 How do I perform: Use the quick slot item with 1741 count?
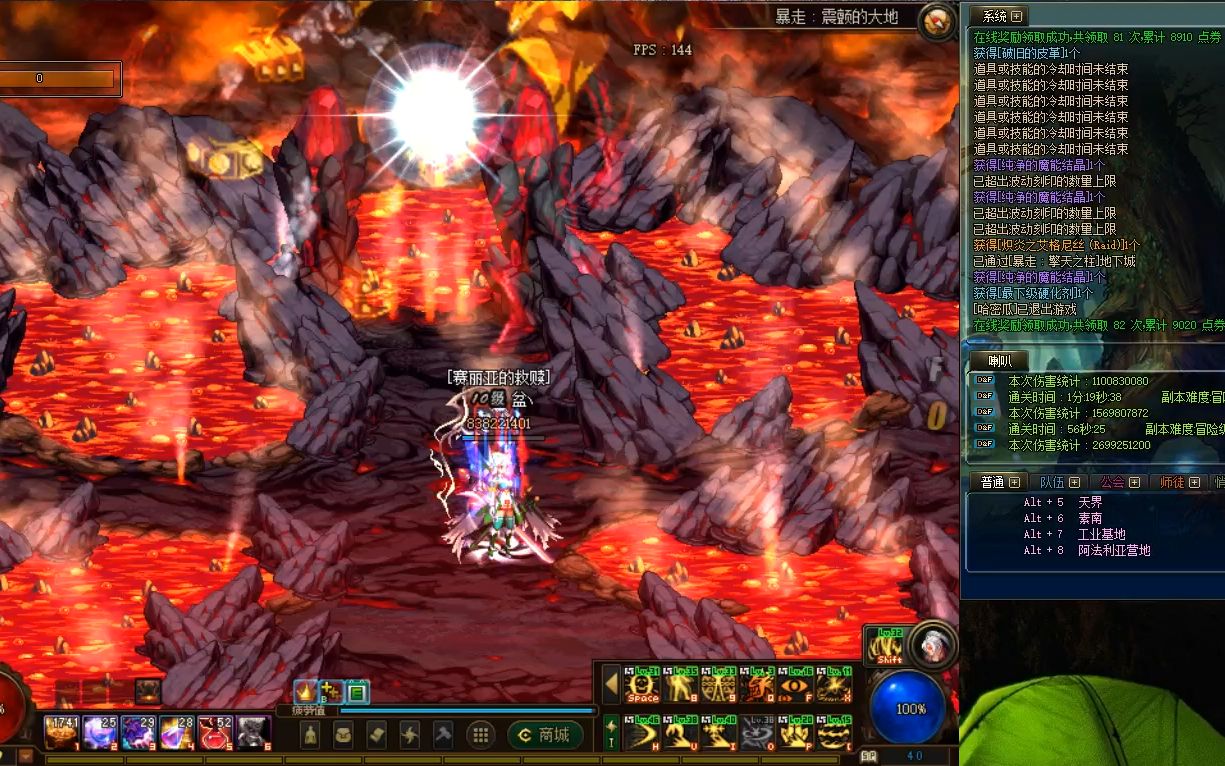click(61, 733)
